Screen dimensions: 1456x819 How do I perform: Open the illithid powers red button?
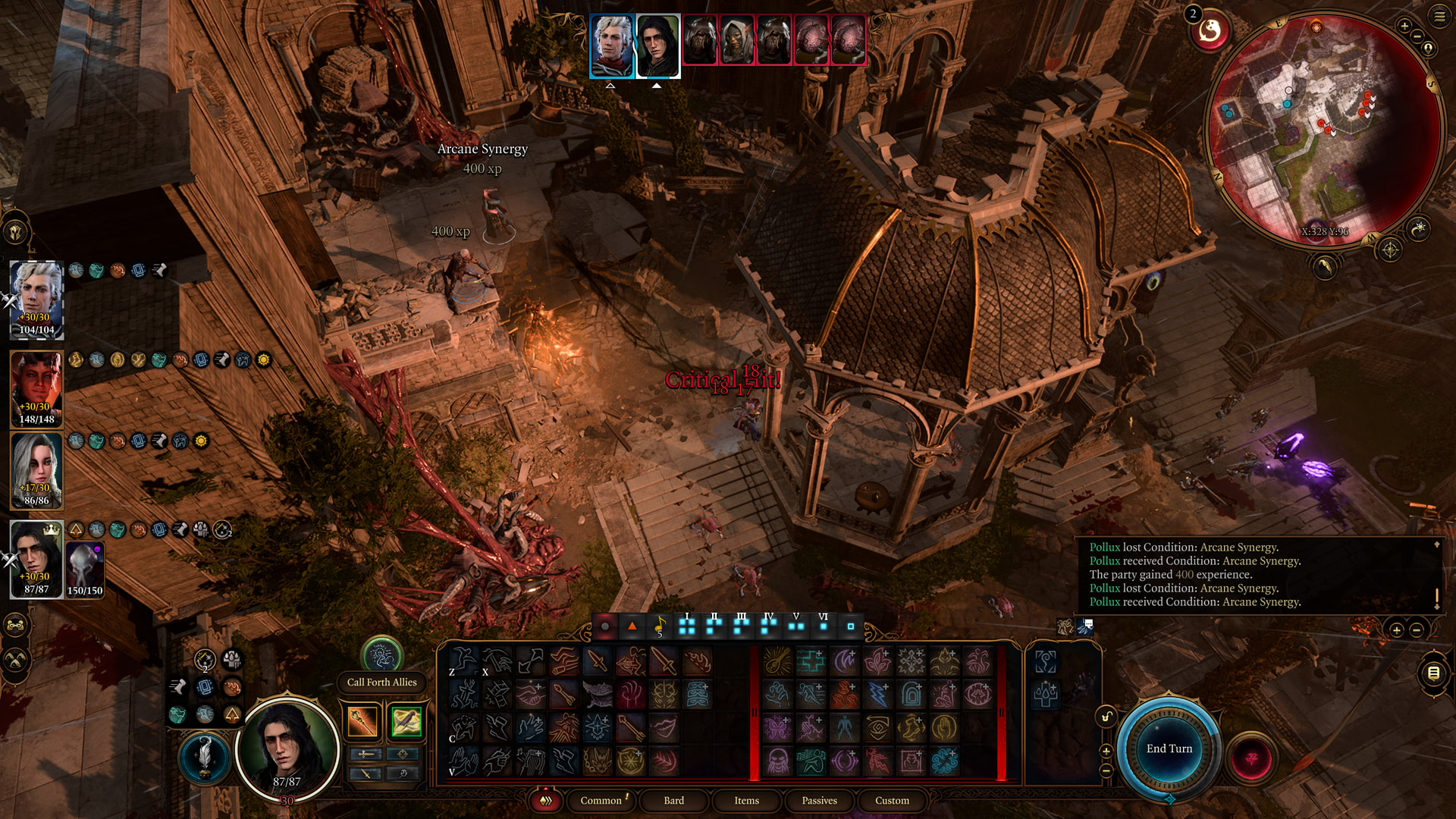point(1251,758)
